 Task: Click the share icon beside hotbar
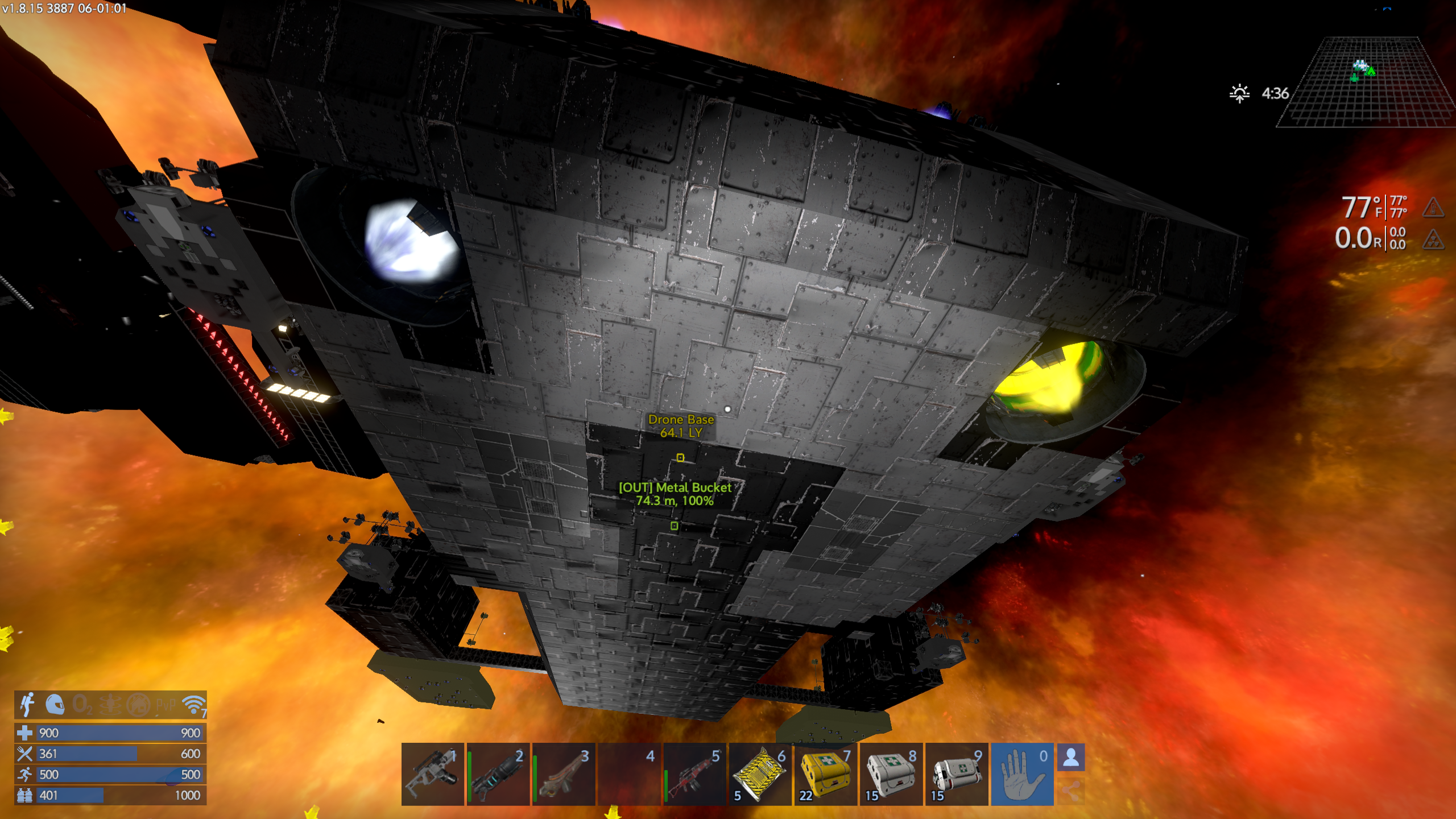tap(1071, 791)
